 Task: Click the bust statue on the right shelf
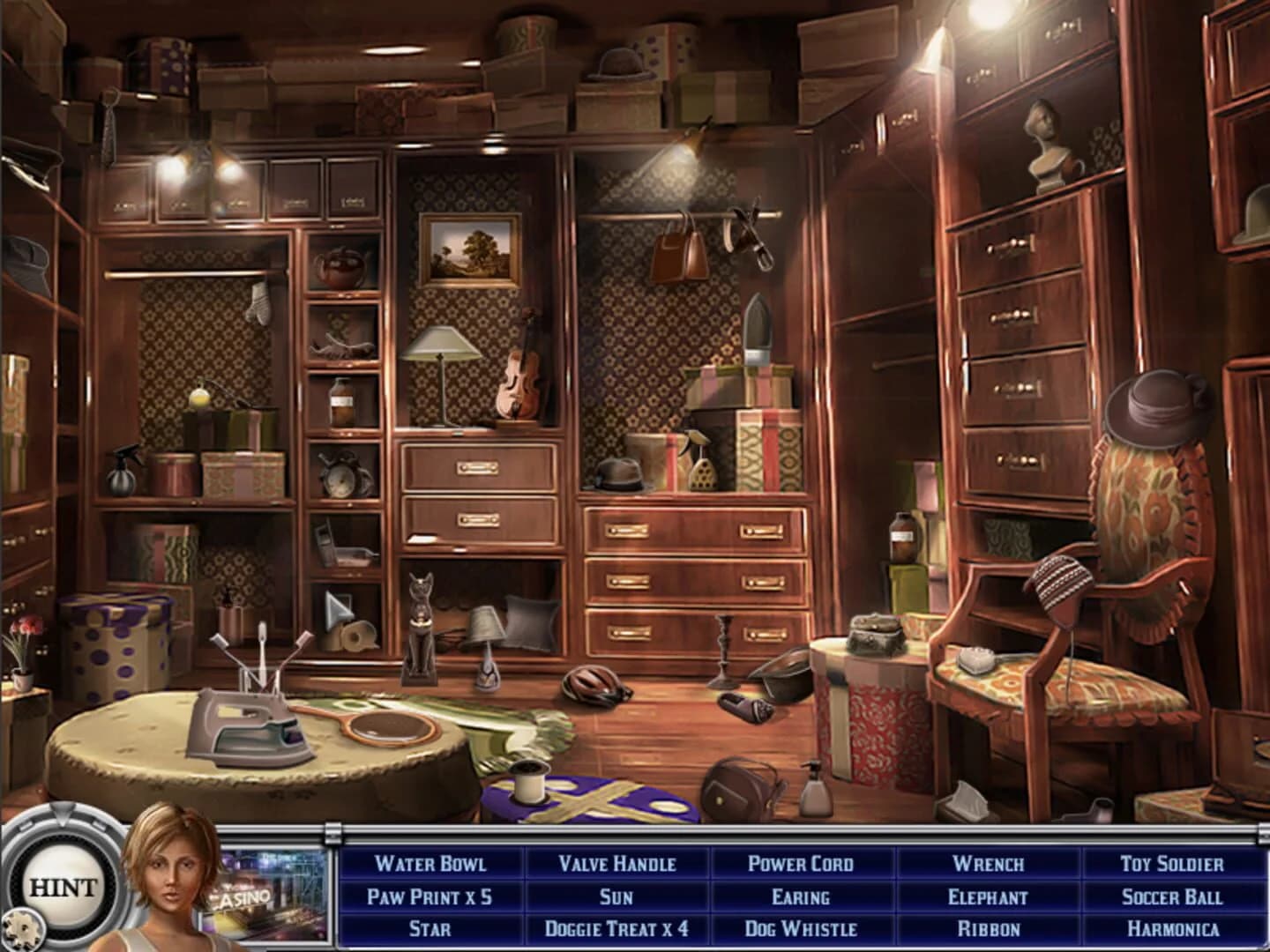pyautogui.click(x=1046, y=144)
